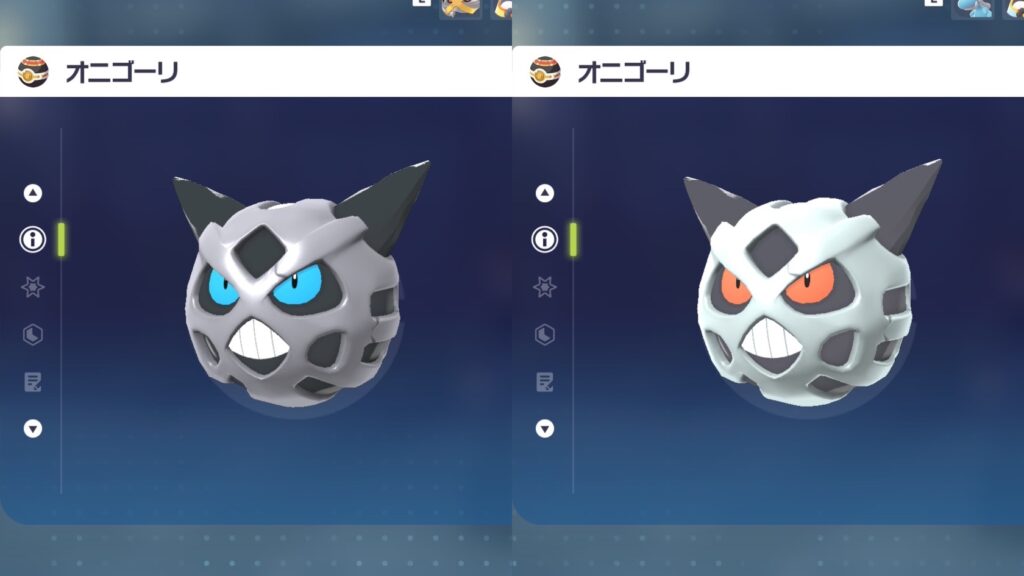Click the up arrow beside the orange-eyed Glalie

[x=545, y=193]
